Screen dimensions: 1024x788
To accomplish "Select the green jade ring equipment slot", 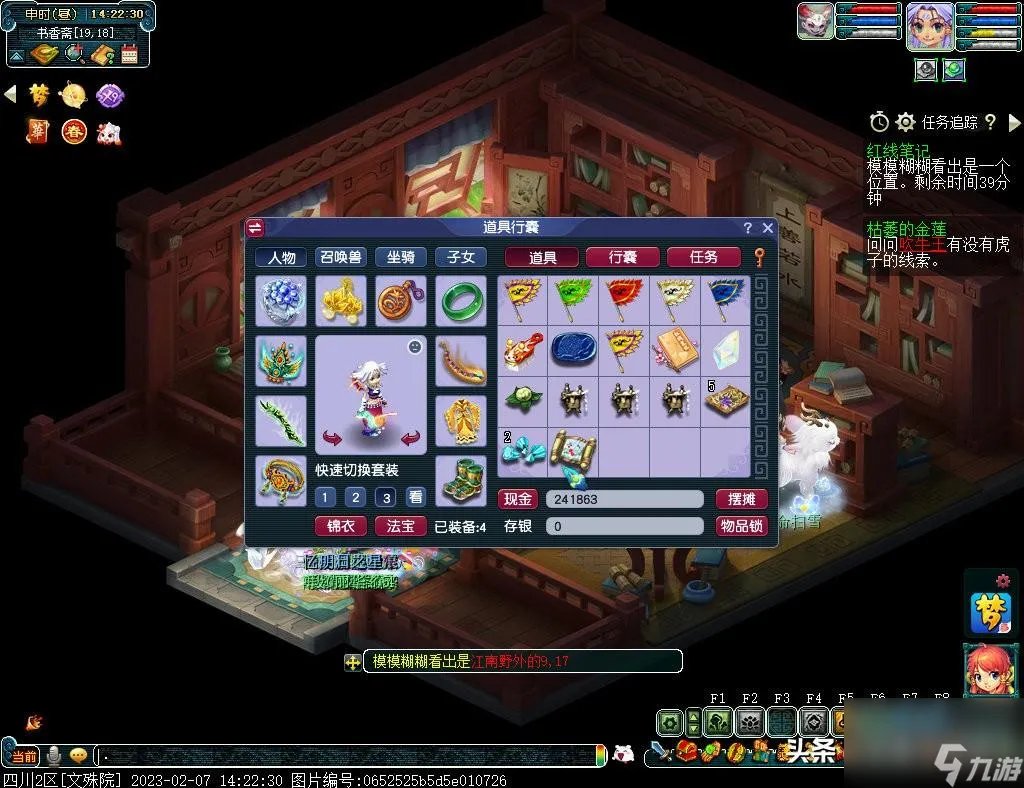I will 461,301.
